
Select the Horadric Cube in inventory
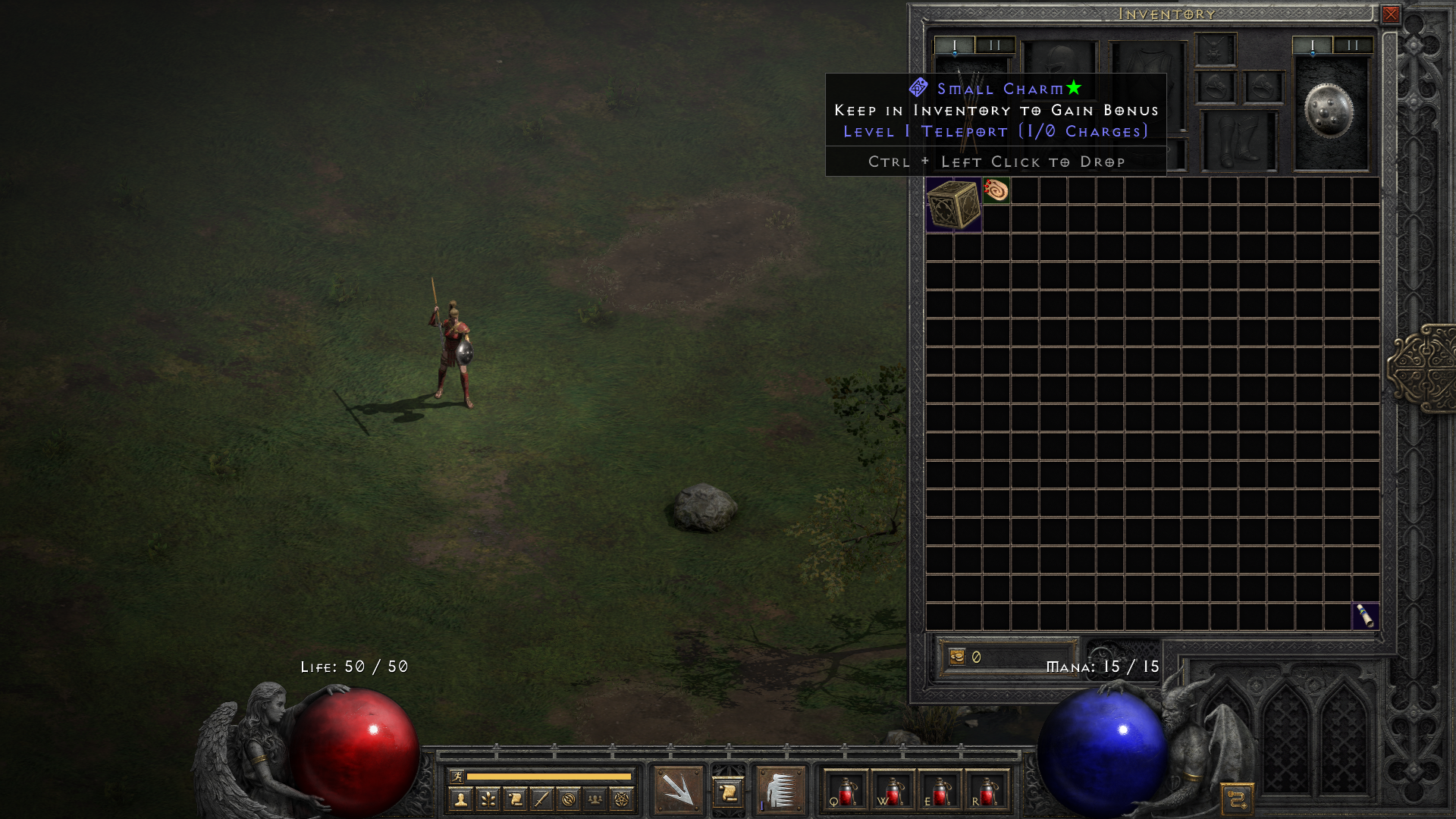tap(953, 204)
